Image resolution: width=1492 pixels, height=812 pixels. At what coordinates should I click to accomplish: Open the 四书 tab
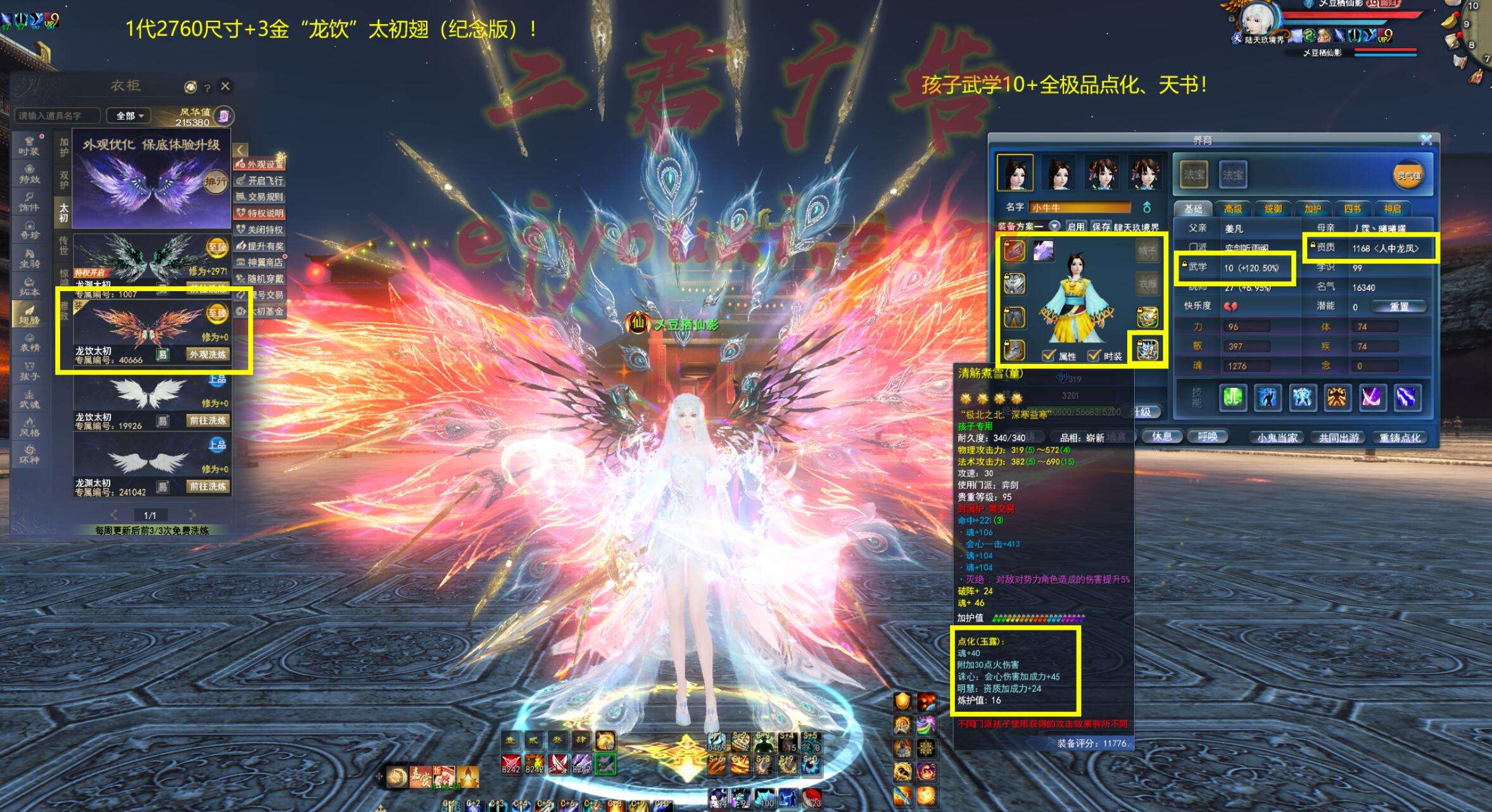click(1352, 209)
